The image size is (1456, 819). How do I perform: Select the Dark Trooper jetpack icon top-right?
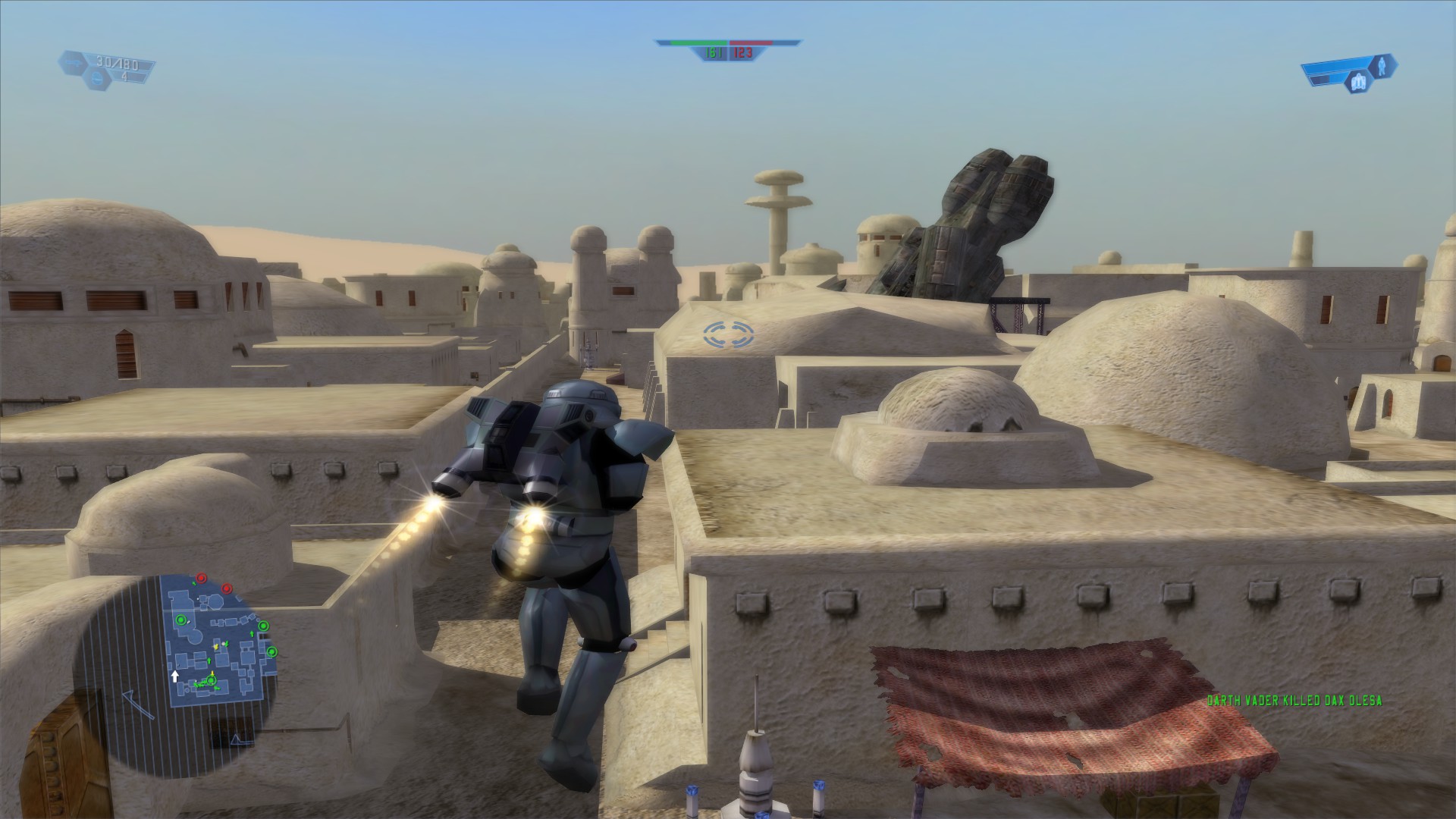(x=1359, y=81)
